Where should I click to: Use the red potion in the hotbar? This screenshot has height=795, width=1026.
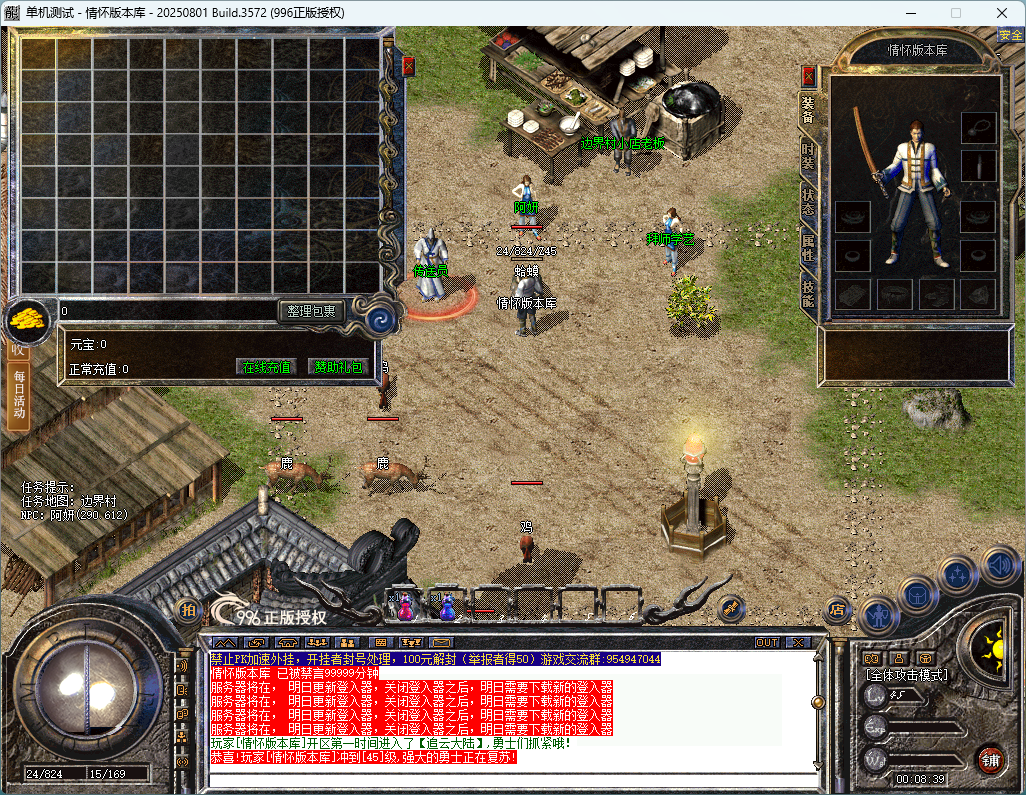tap(405, 605)
